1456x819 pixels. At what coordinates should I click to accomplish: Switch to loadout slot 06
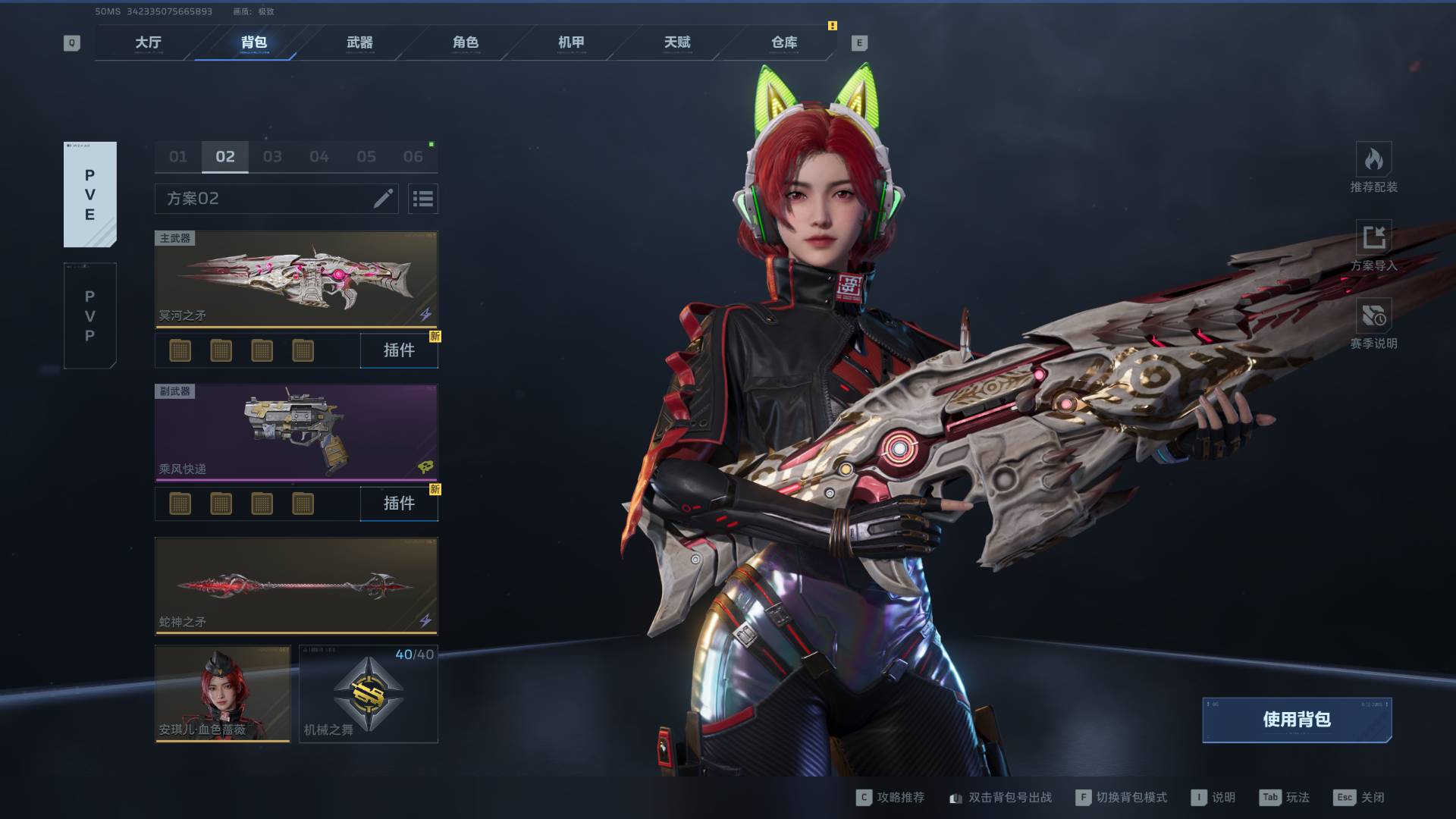tap(413, 157)
